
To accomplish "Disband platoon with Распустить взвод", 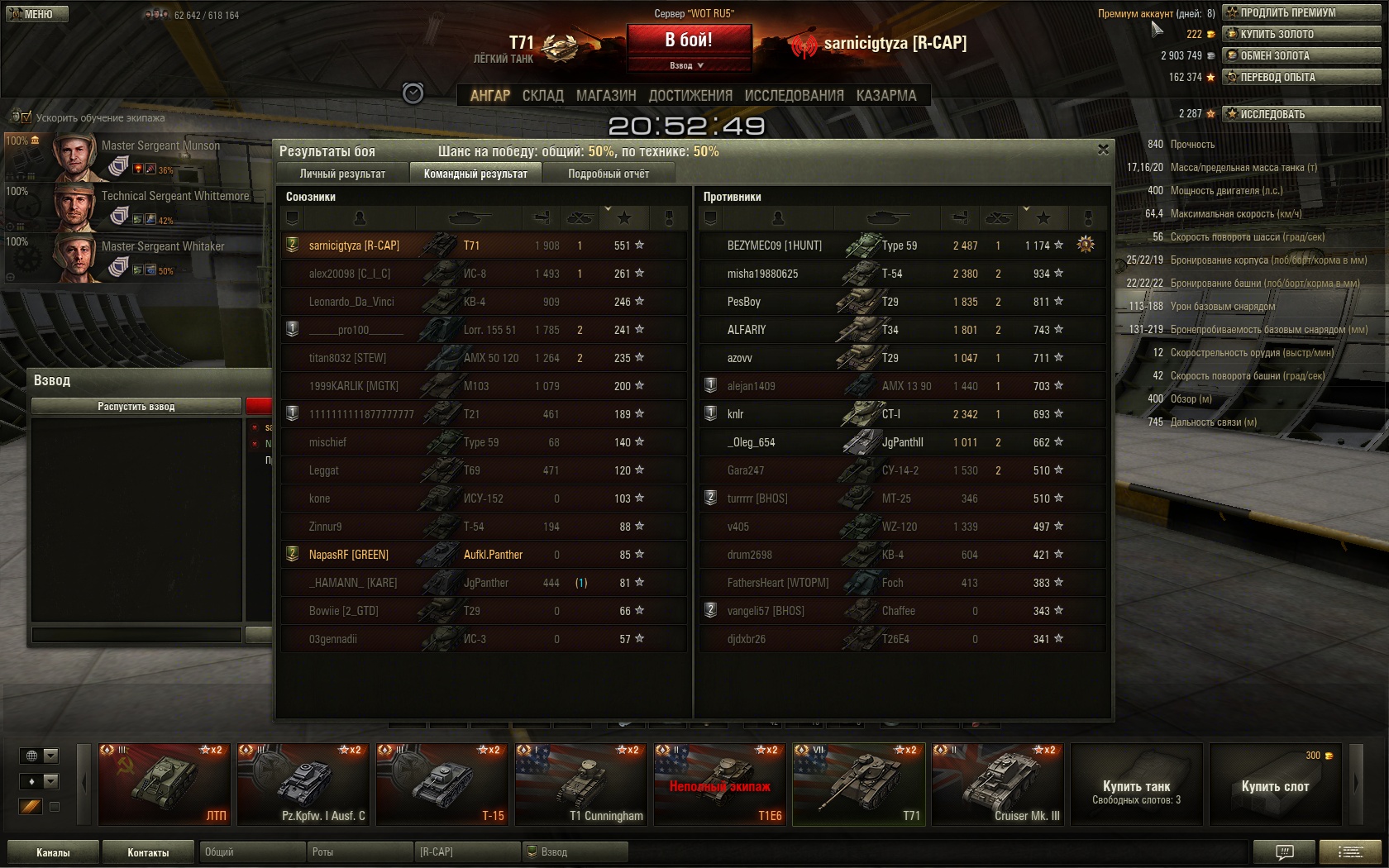I will point(136,407).
